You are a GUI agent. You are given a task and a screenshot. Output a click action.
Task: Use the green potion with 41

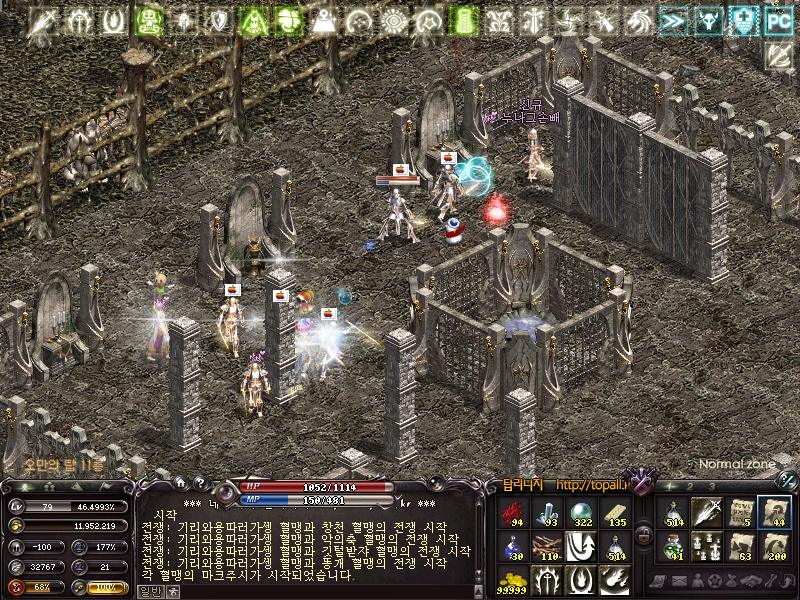[x=674, y=547]
